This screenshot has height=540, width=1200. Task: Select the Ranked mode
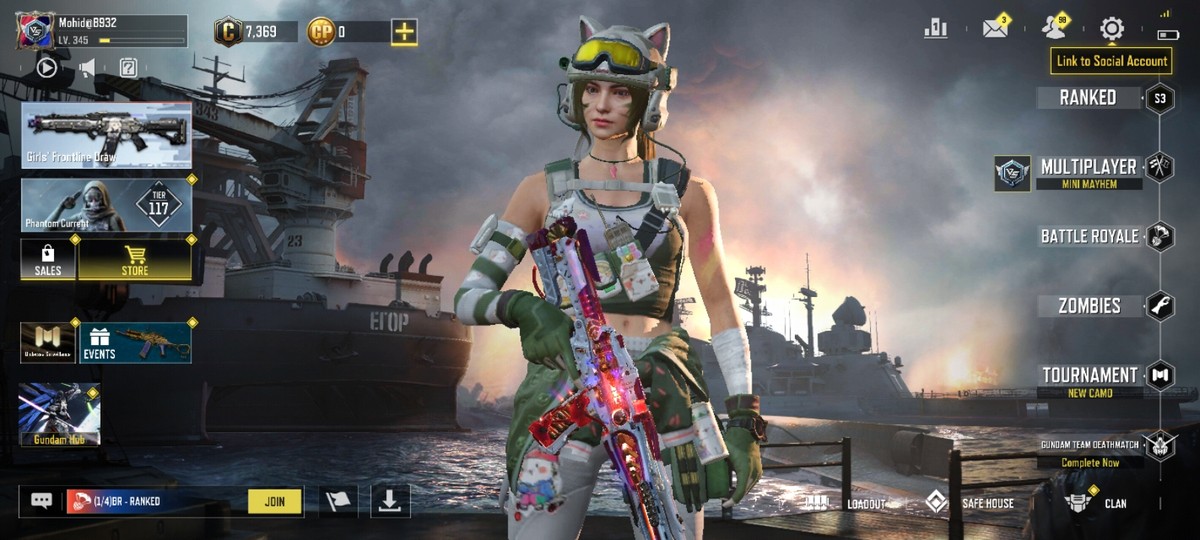tap(1088, 98)
